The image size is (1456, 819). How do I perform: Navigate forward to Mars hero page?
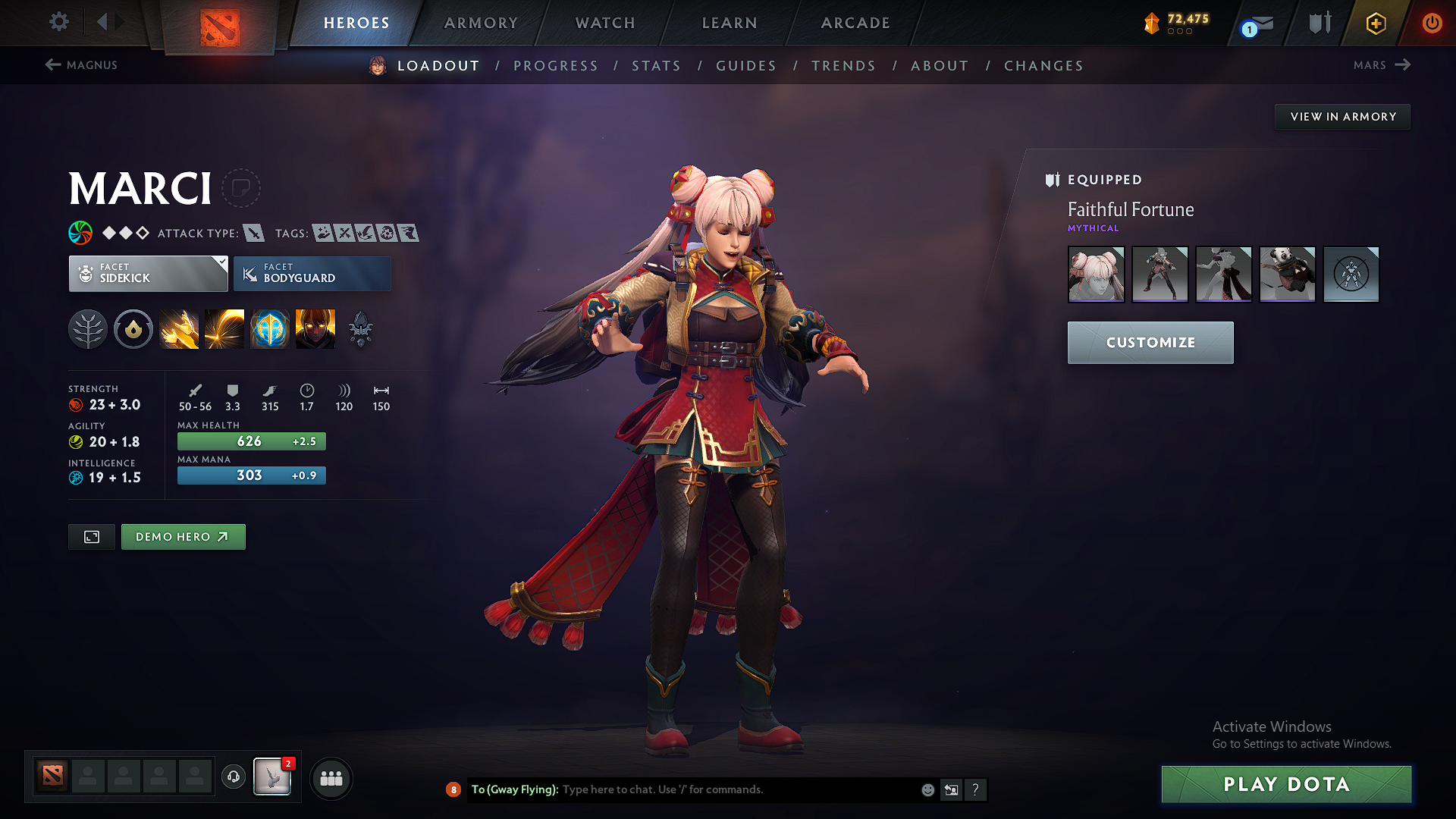click(x=1382, y=65)
